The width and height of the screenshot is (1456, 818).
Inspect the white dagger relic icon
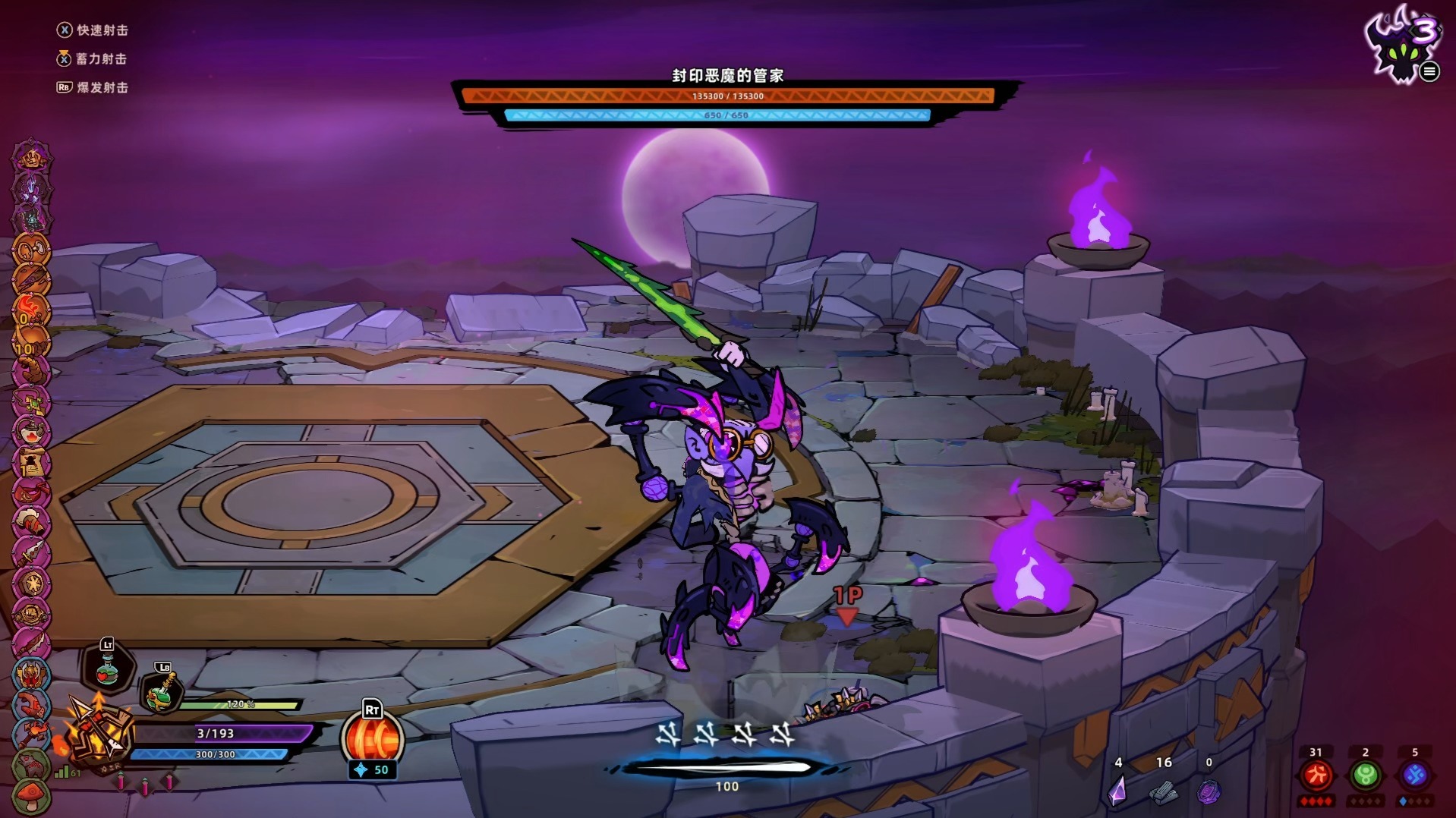click(x=31, y=553)
